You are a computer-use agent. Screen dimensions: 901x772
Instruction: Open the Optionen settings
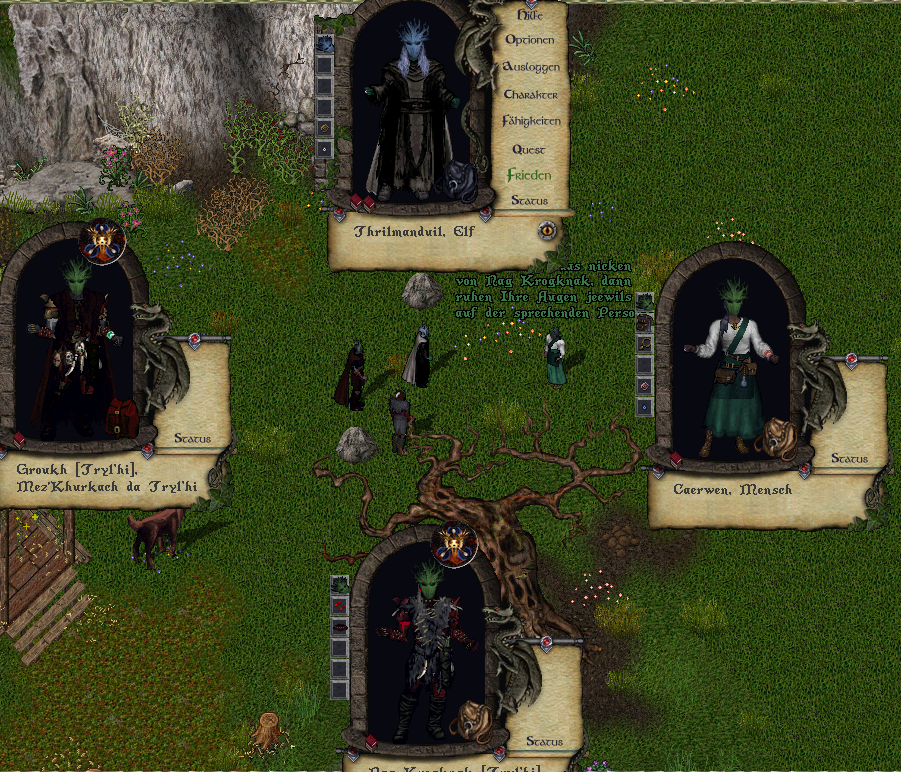point(529,40)
